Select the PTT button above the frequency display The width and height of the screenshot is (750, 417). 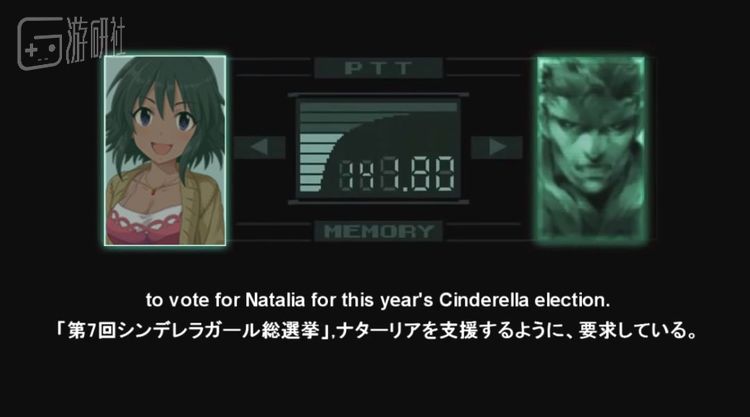pos(379,69)
